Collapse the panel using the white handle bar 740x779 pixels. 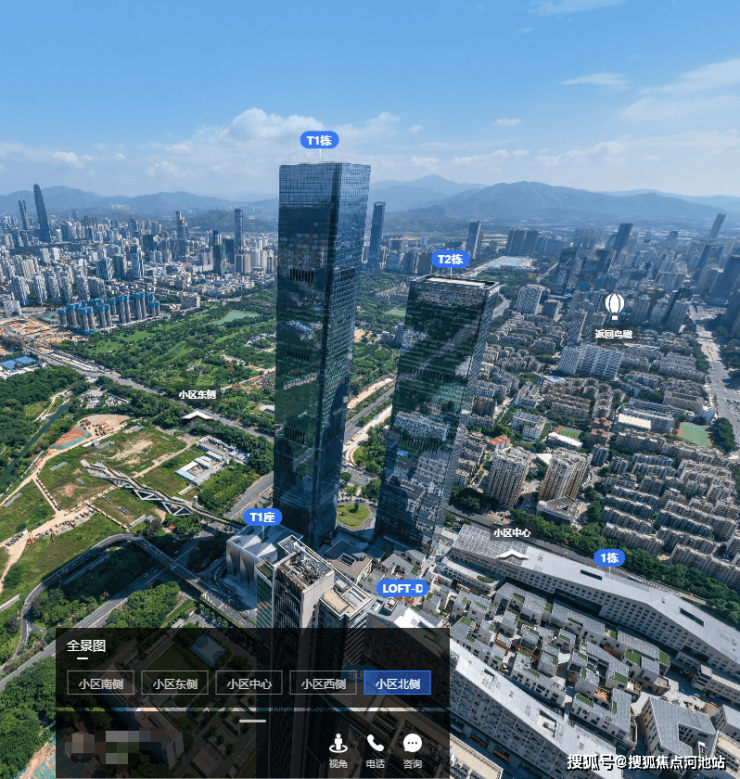(253, 720)
